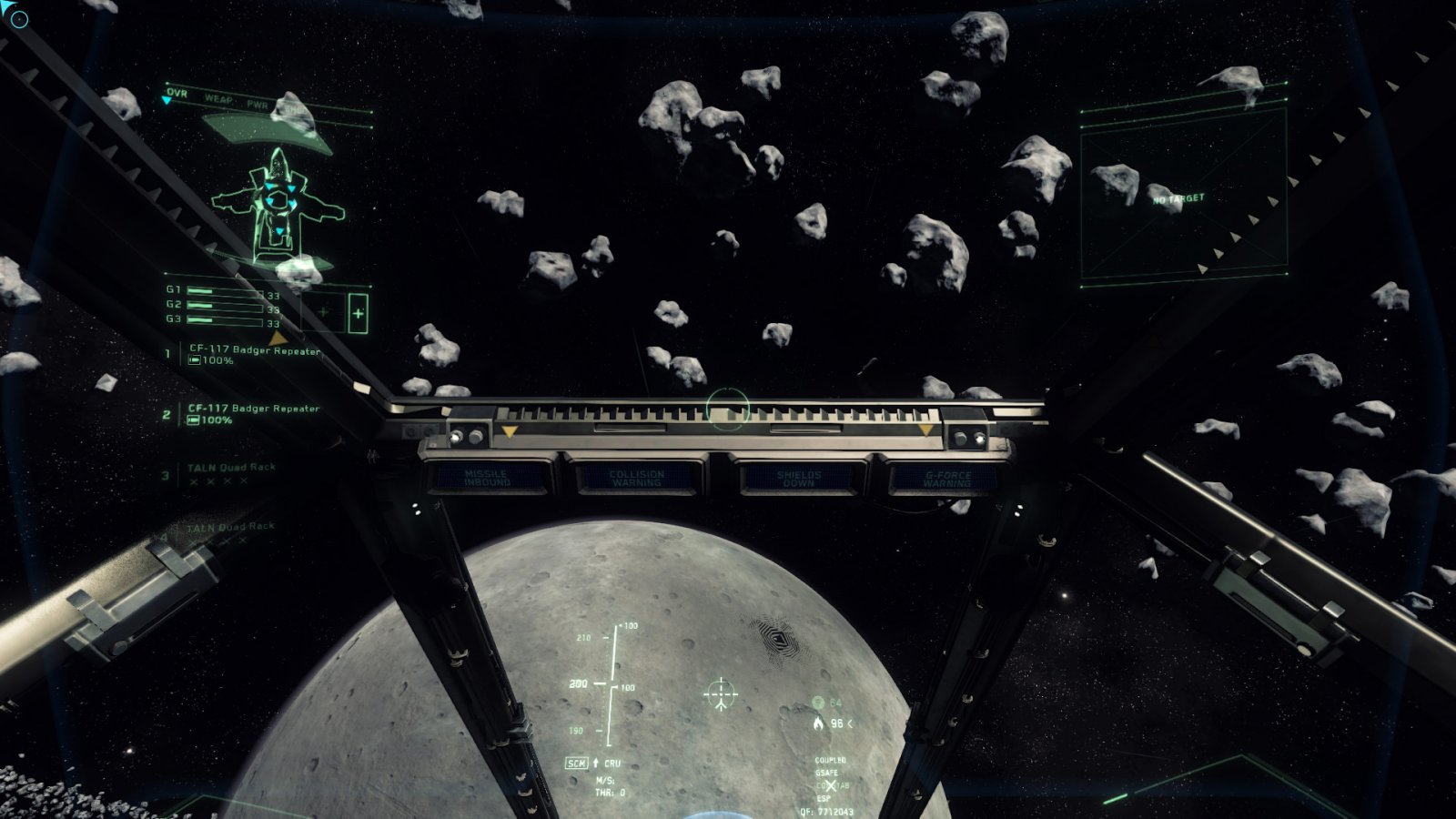Open the WEAP weapons tab
Image resolution: width=1456 pixels, height=819 pixels.
point(218,98)
